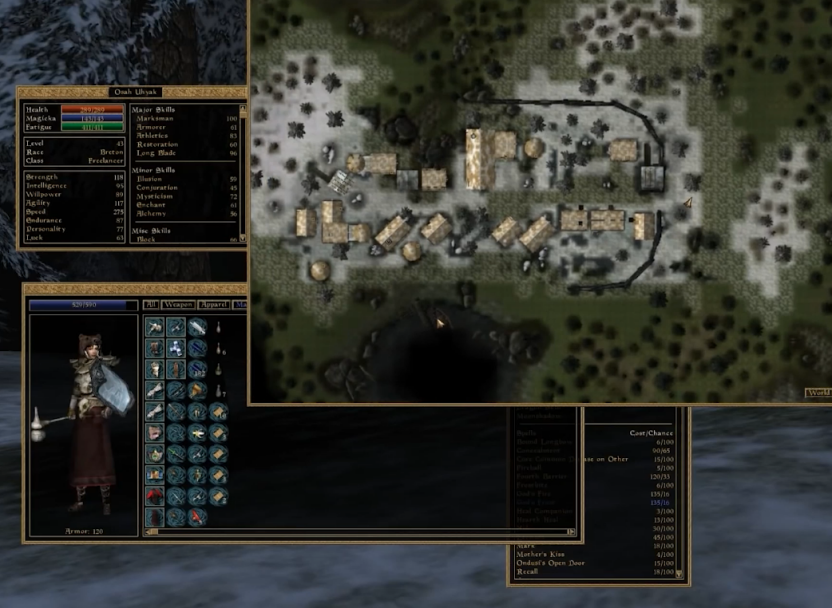Viewport: 832px width, 608px height.
Task: Click the skills list scroll-down arrow
Action: coord(241,240)
